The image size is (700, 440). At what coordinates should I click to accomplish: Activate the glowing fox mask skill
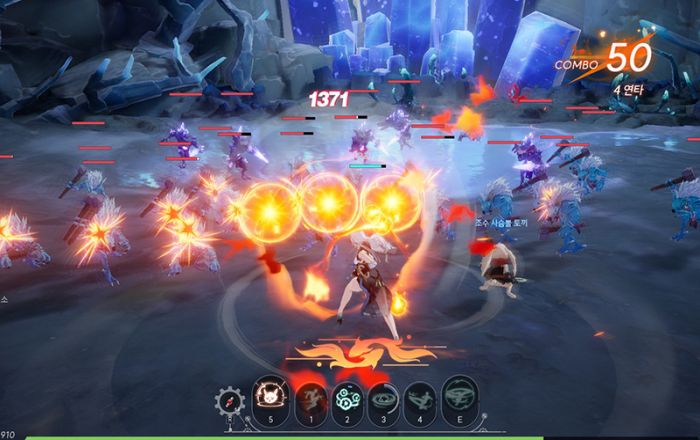coord(271,394)
